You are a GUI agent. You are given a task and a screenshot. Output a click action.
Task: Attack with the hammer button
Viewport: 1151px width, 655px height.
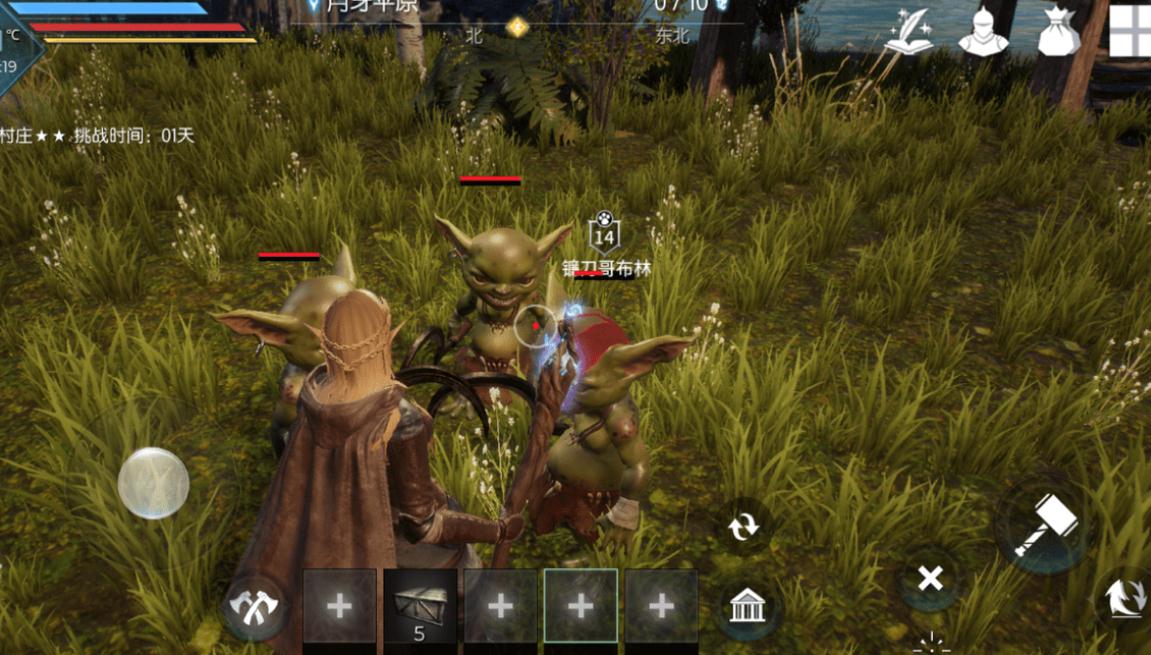tap(1045, 524)
